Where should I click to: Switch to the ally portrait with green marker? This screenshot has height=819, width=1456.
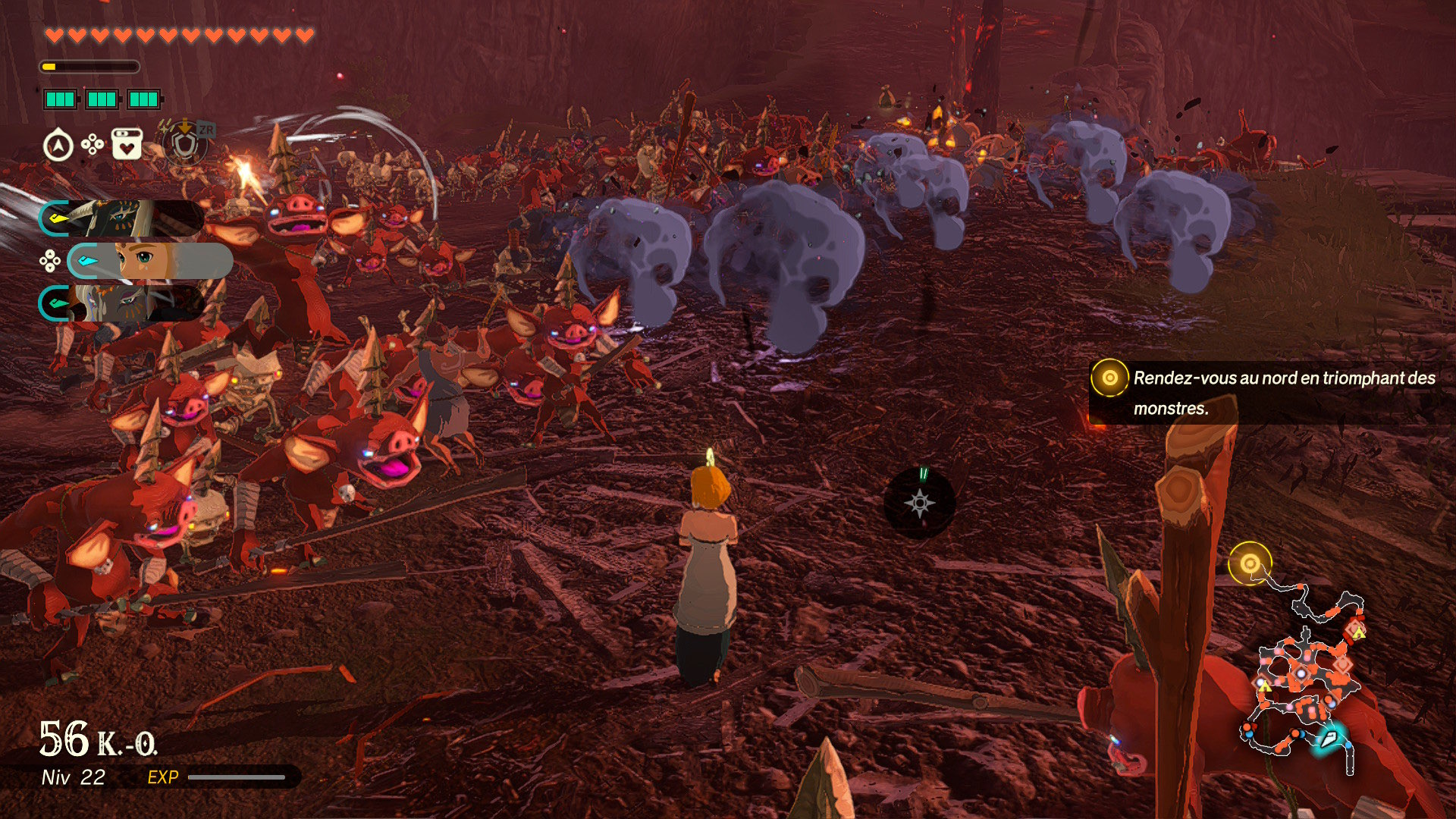121,303
